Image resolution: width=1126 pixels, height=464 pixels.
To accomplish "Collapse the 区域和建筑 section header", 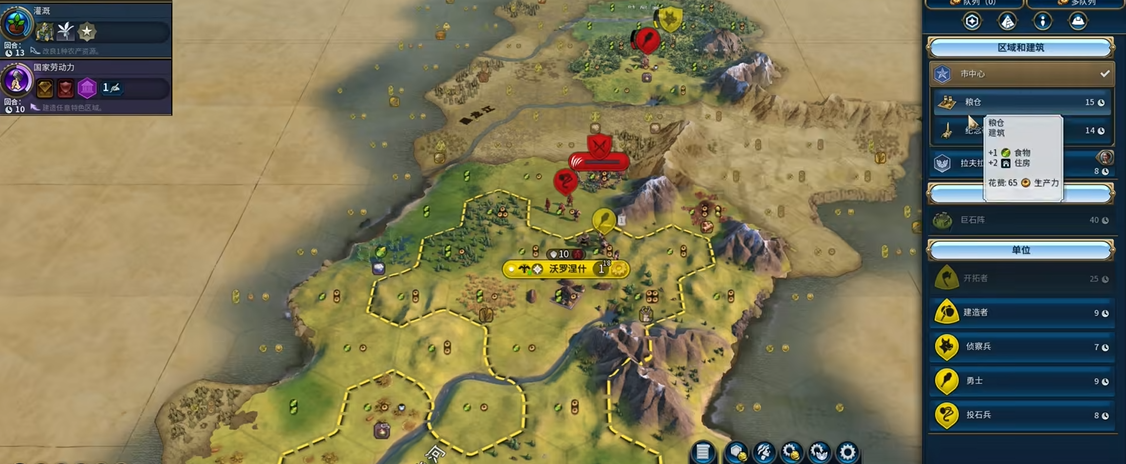I will [1020, 48].
